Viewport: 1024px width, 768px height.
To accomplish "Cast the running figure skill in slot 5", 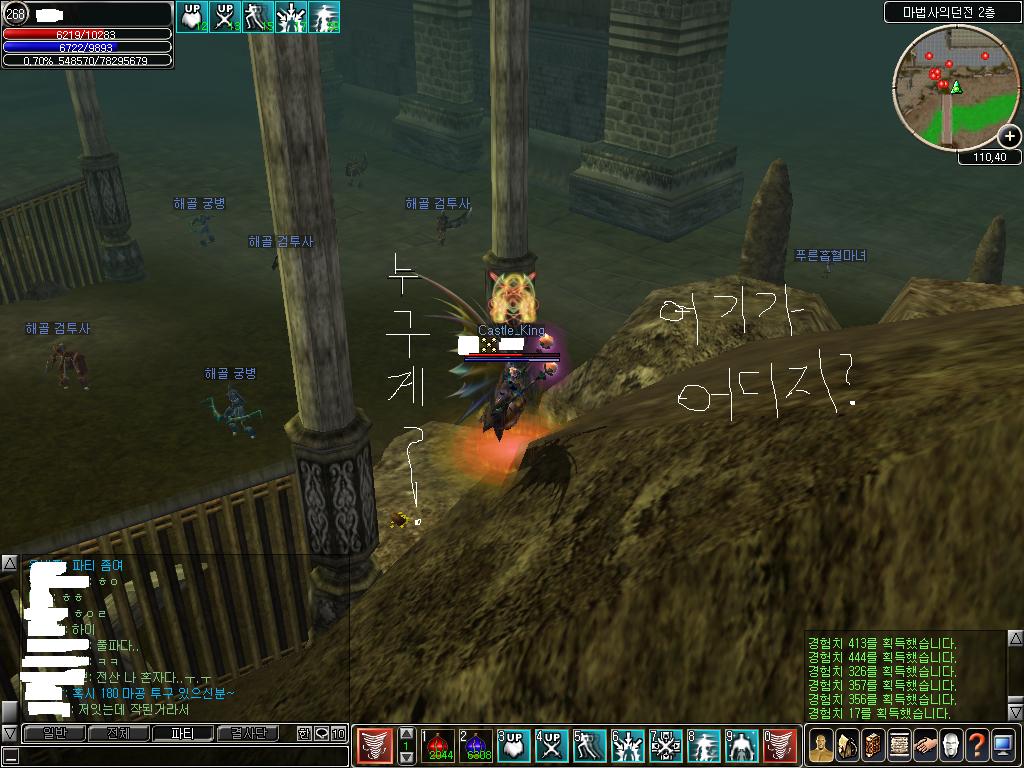I will coord(590,747).
